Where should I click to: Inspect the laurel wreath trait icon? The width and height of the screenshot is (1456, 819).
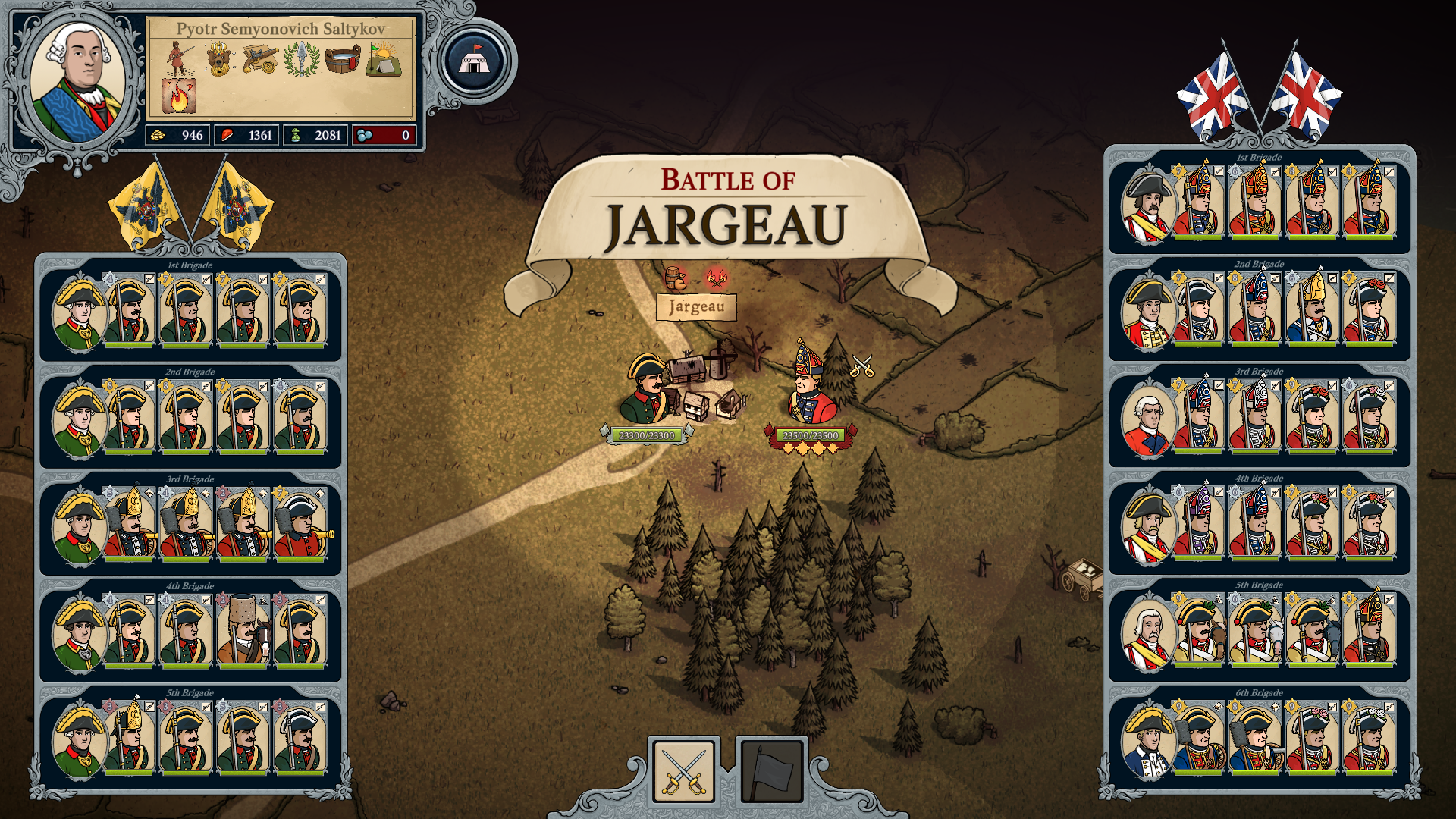(x=301, y=59)
